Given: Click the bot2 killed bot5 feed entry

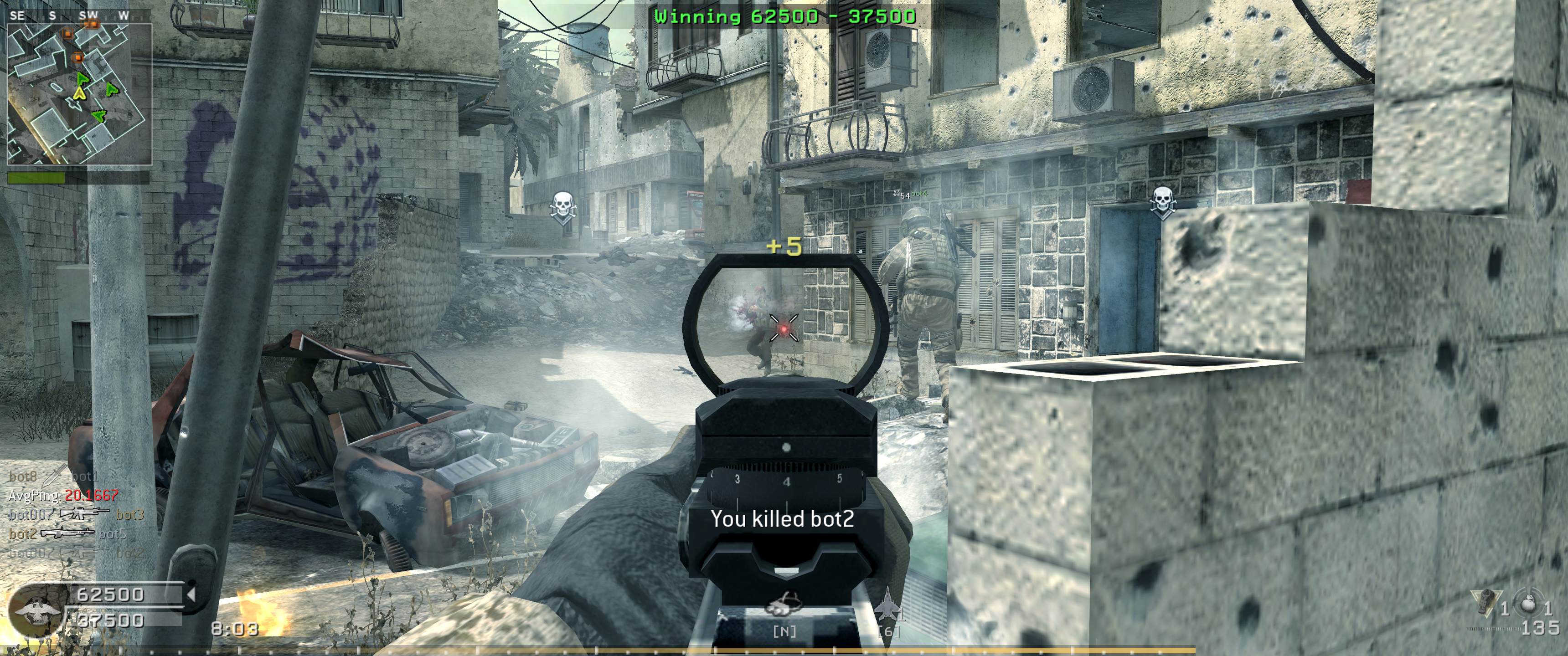Looking at the screenshot, I should pos(67,534).
